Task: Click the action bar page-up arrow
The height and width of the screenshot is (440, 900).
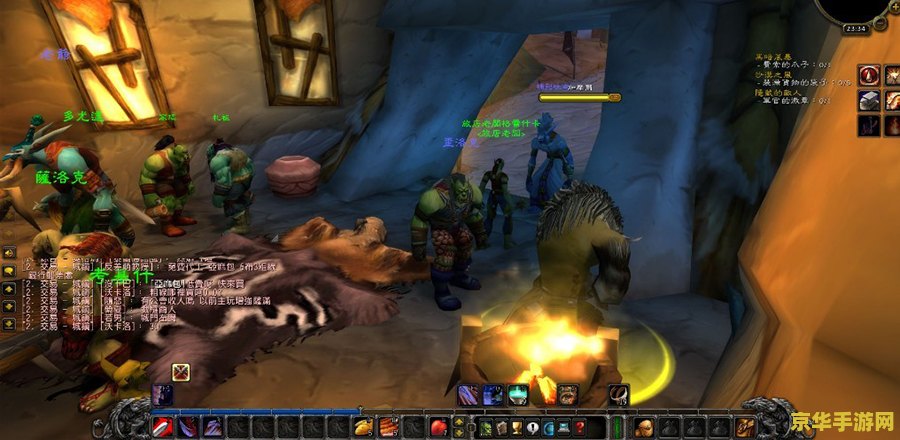Action: click(457, 421)
